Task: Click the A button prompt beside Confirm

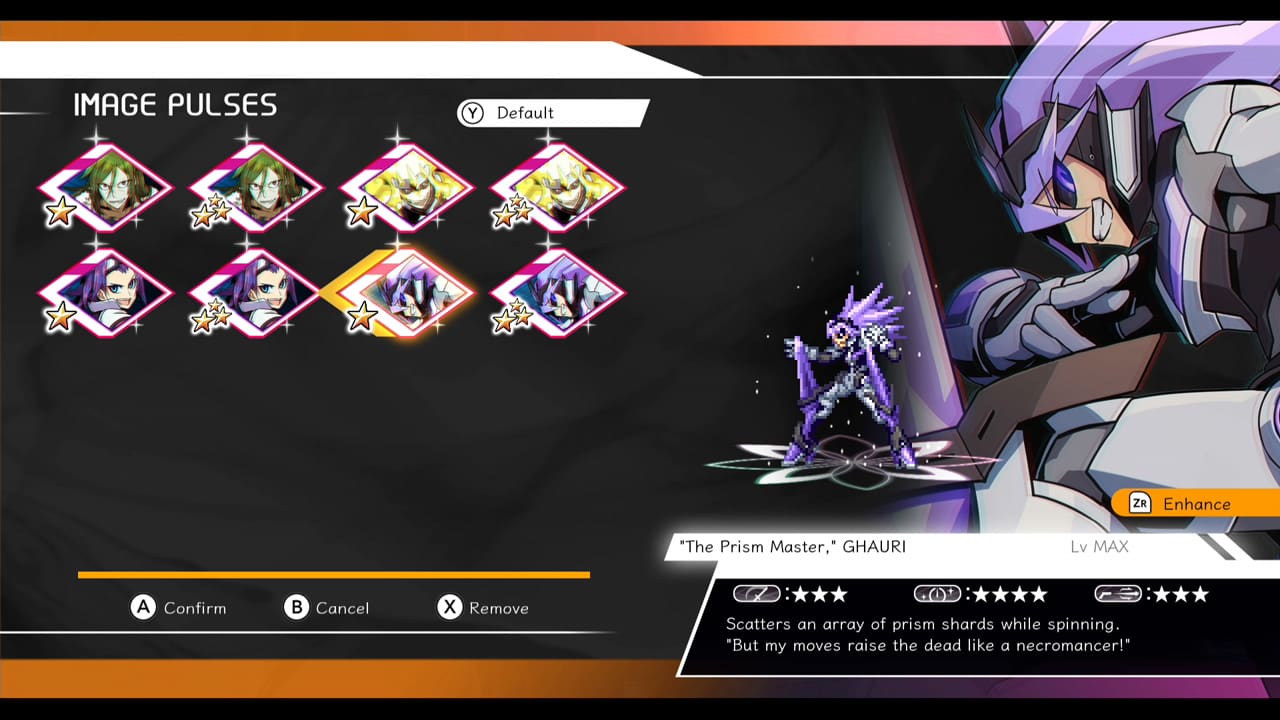Action: pyautogui.click(x=145, y=608)
